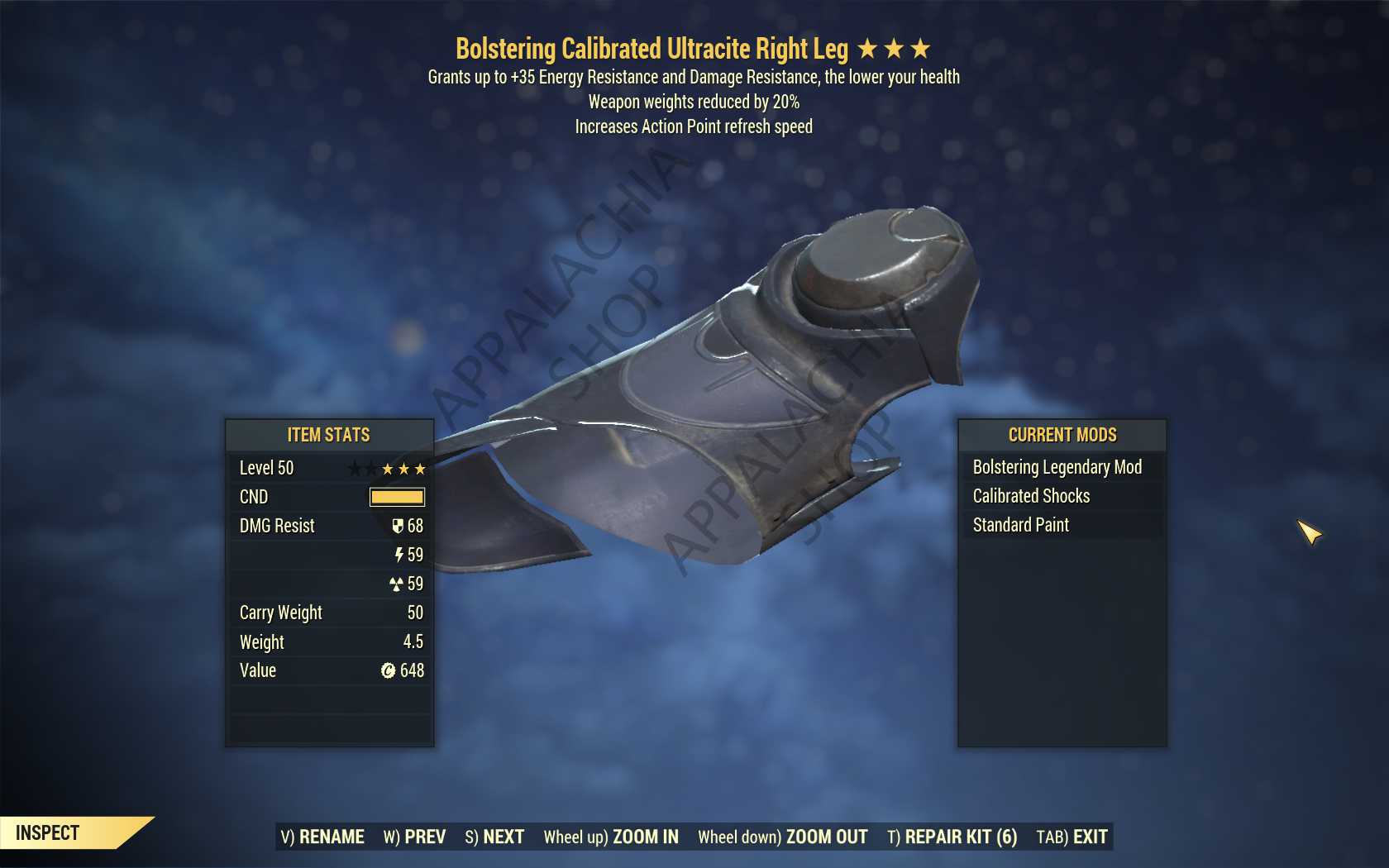Expand the CURRENT MODS panel header
The image size is (1389, 868).
[1062, 435]
